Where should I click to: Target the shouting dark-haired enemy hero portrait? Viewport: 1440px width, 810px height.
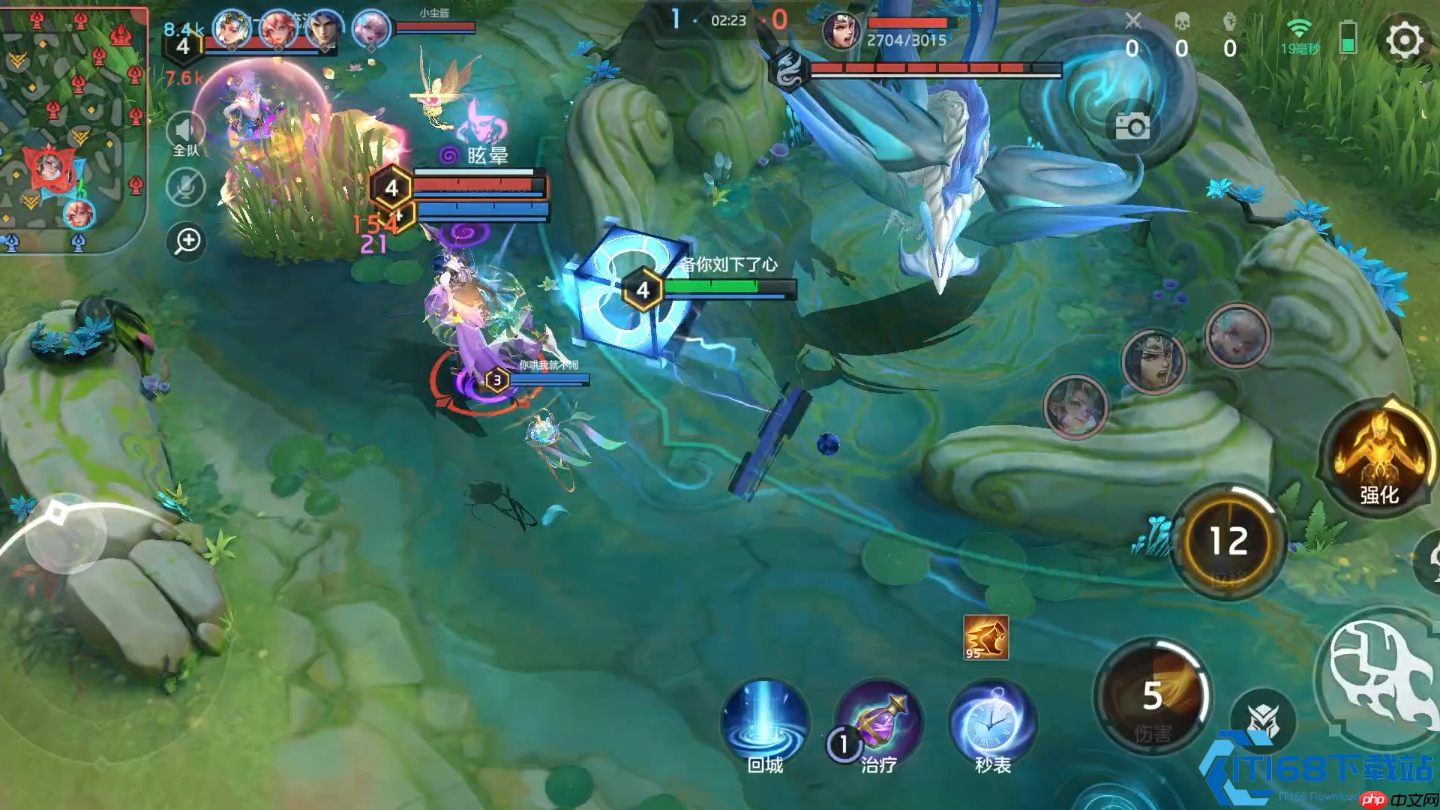point(1153,363)
